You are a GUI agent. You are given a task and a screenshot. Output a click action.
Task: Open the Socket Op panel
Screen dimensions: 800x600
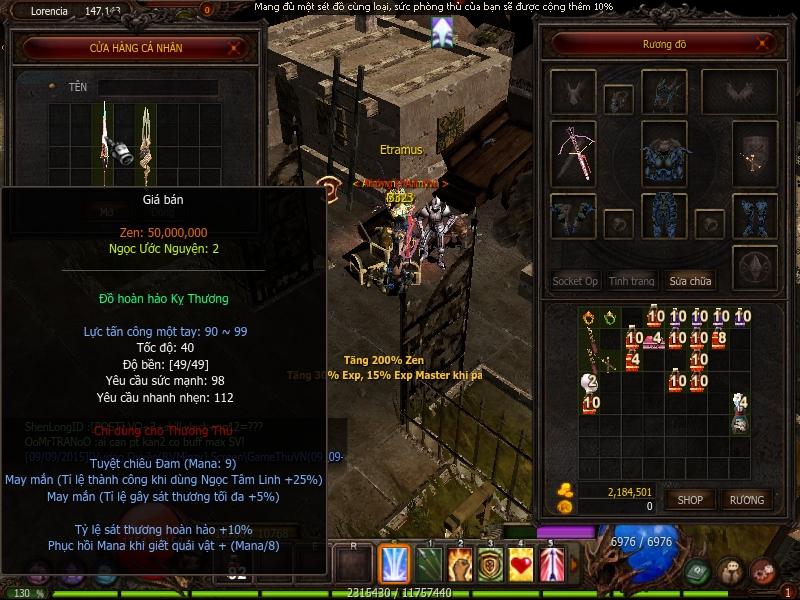(575, 281)
